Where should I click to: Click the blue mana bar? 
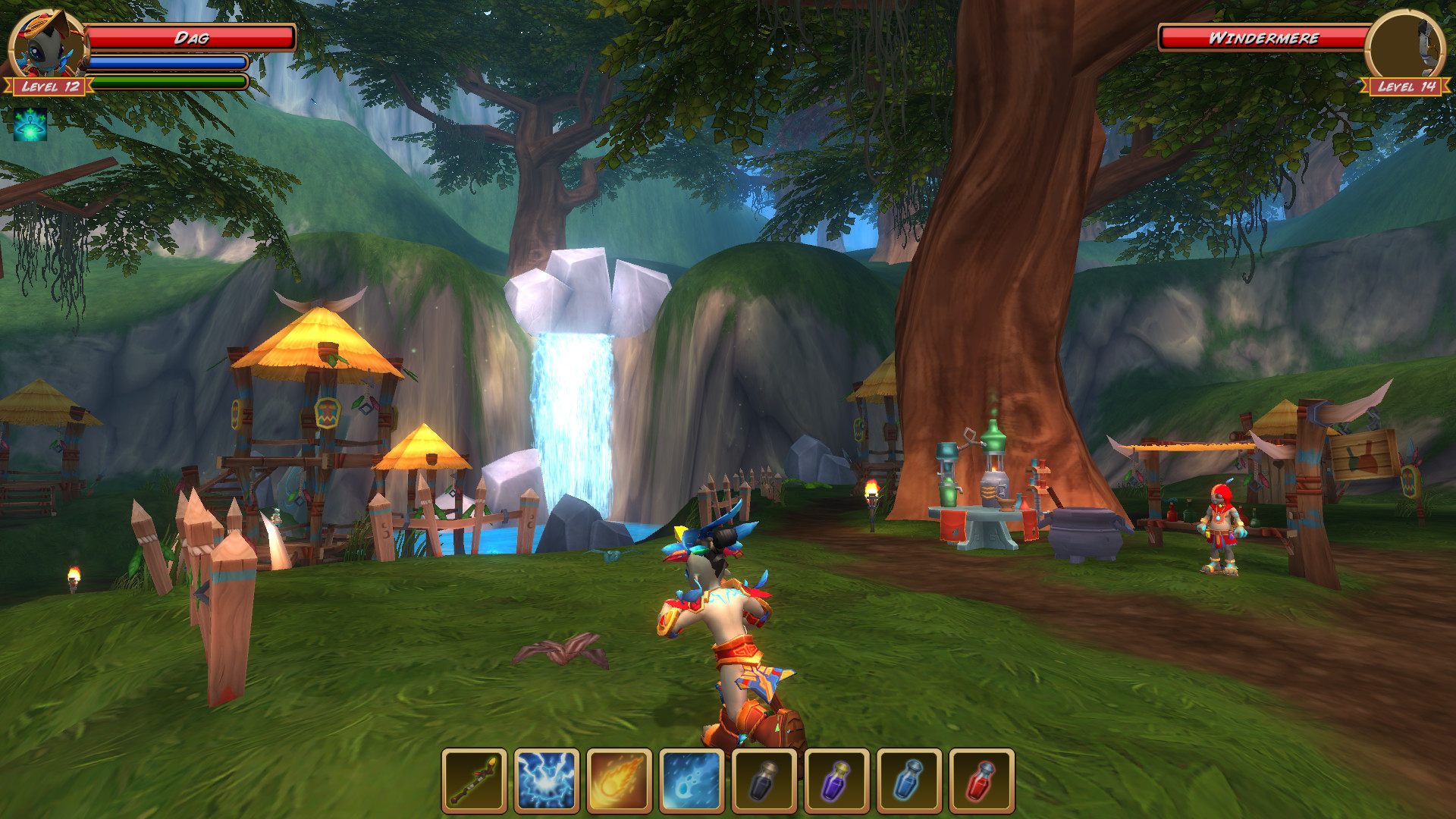pos(167,61)
